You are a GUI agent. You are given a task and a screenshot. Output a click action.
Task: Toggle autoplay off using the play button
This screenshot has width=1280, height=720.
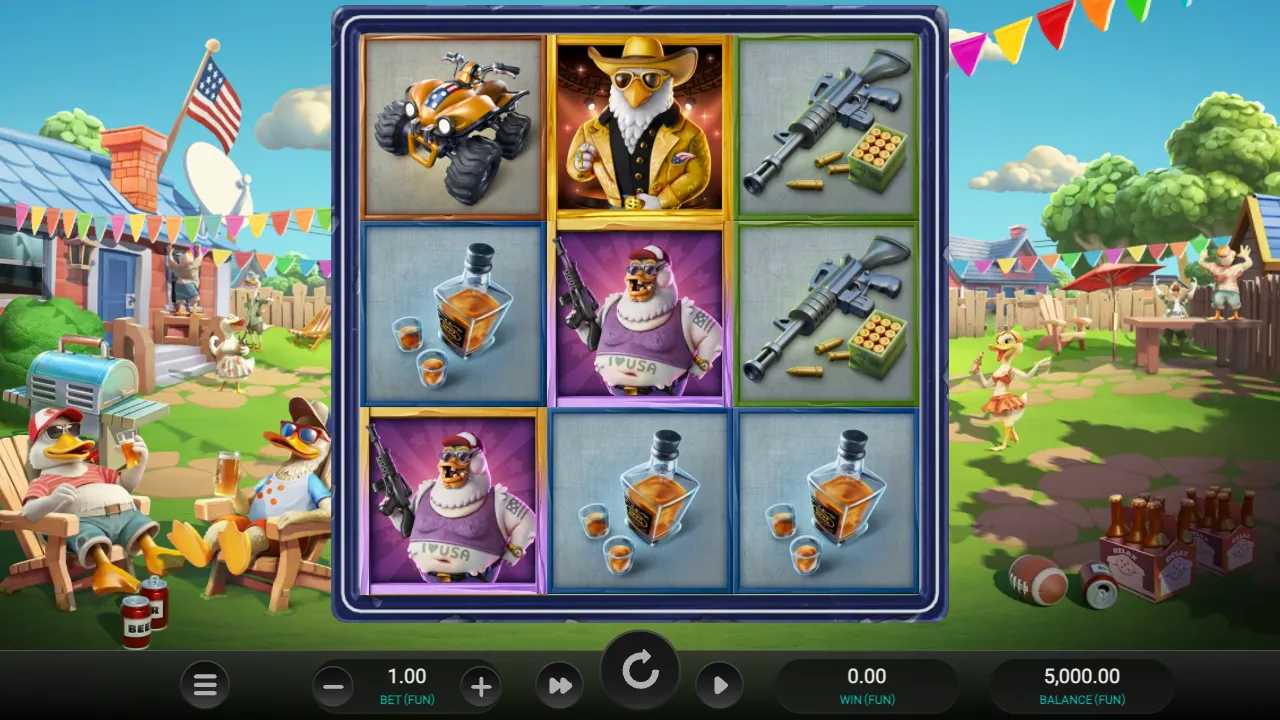coord(720,685)
